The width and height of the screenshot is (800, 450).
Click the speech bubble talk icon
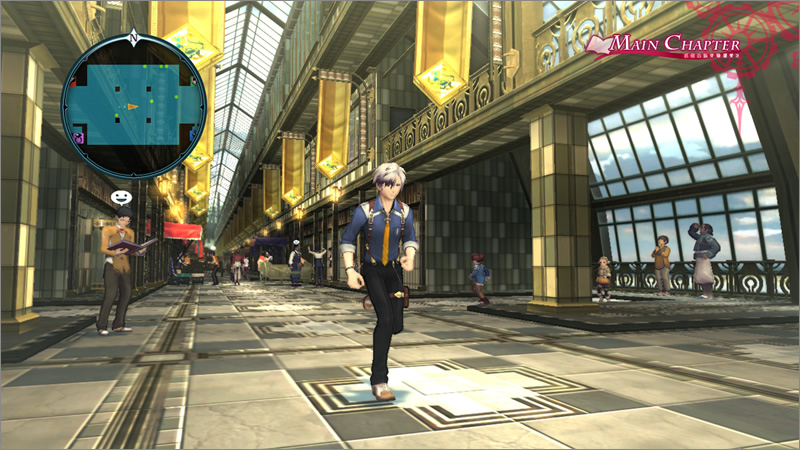pos(121,197)
